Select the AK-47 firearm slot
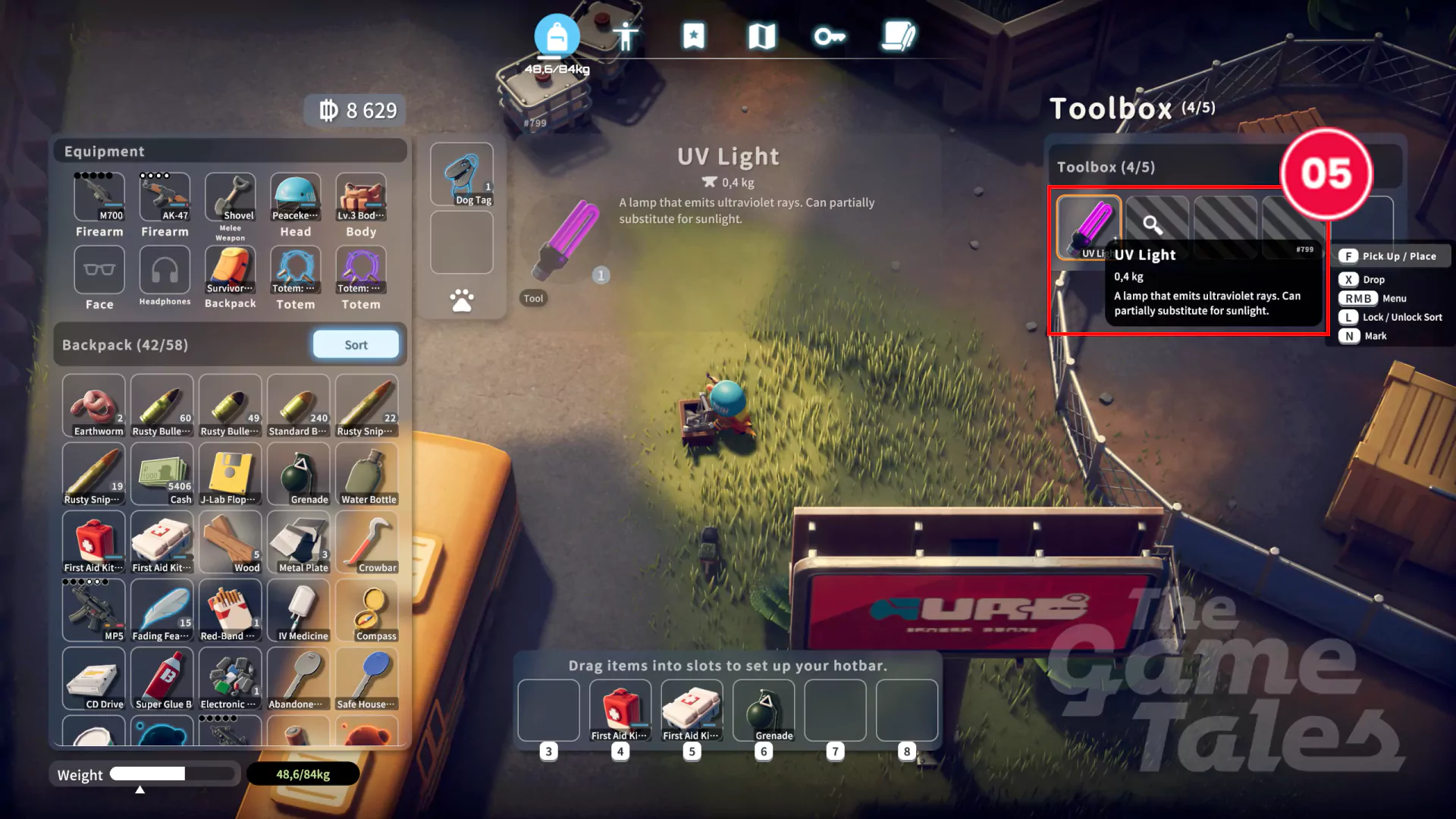 coord(165,197)
